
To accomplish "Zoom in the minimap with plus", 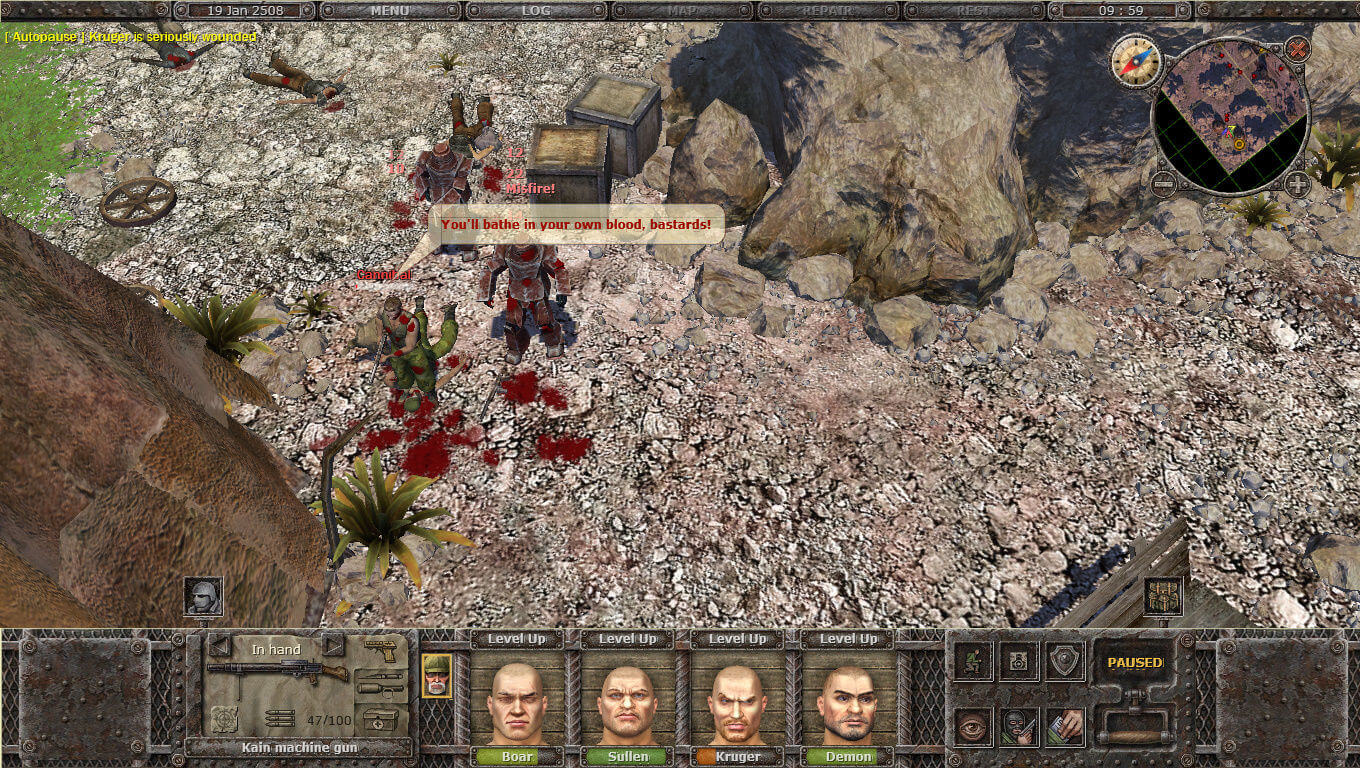I will (1297, 184).
